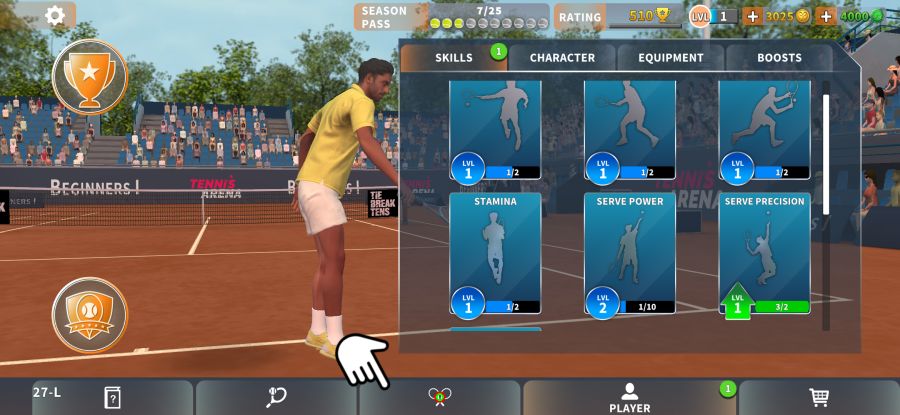Viewport: 900px width, 415px height.
Task: Add coins with the plus button
Action: point(752,16)
